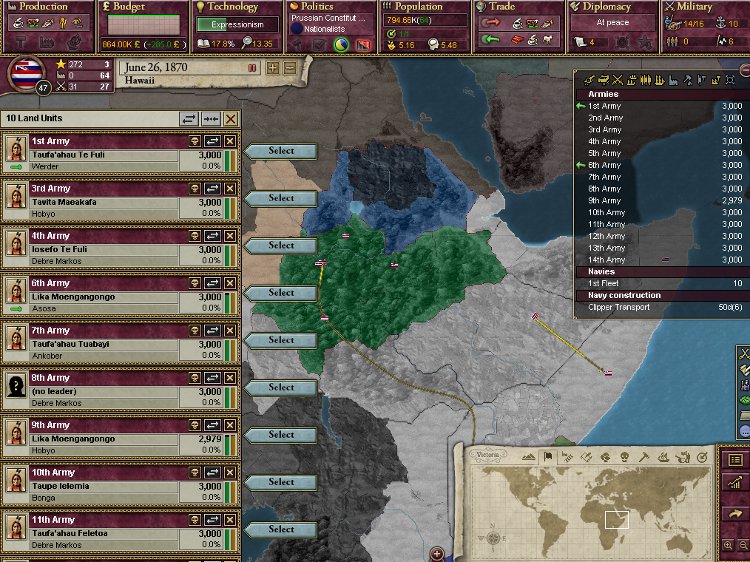Image resolution: width=750 pixels, height=562 pixels.
Task: Remove 1st Army from the selection
Action: [231, 142]
